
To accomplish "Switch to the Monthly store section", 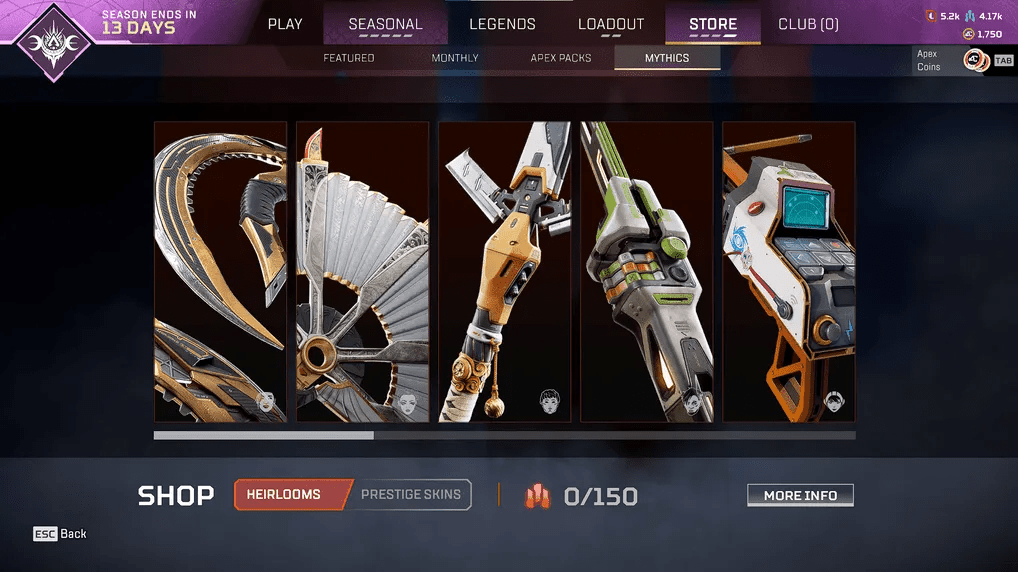I will 455,58.
